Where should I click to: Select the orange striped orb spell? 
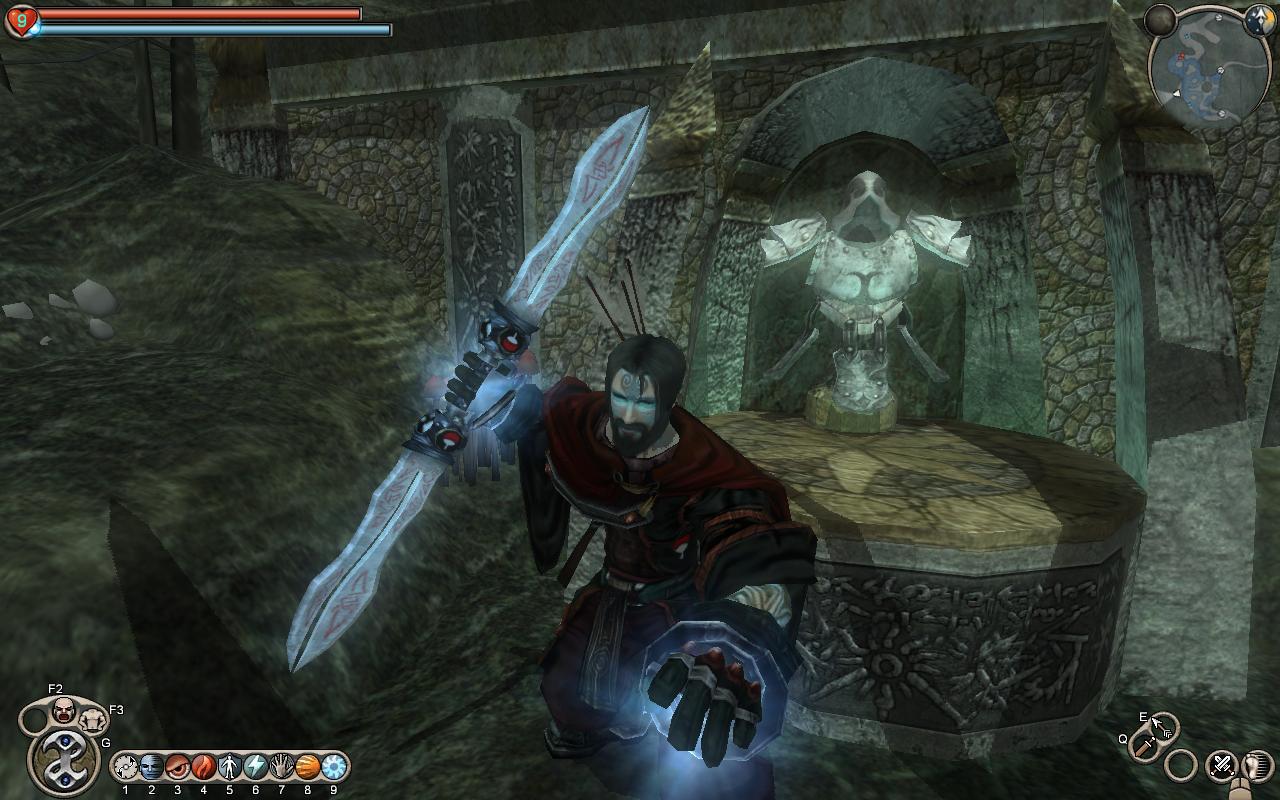[307, 767]
